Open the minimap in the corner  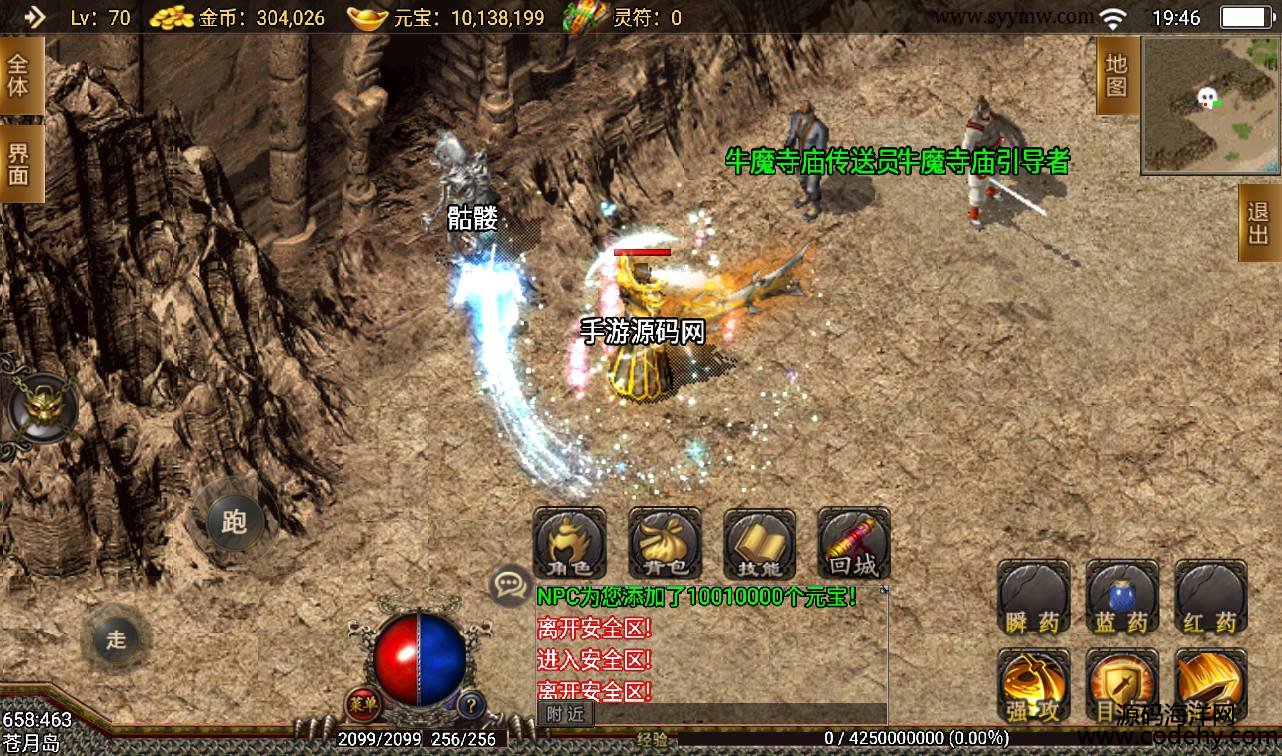coord(1209,104)
